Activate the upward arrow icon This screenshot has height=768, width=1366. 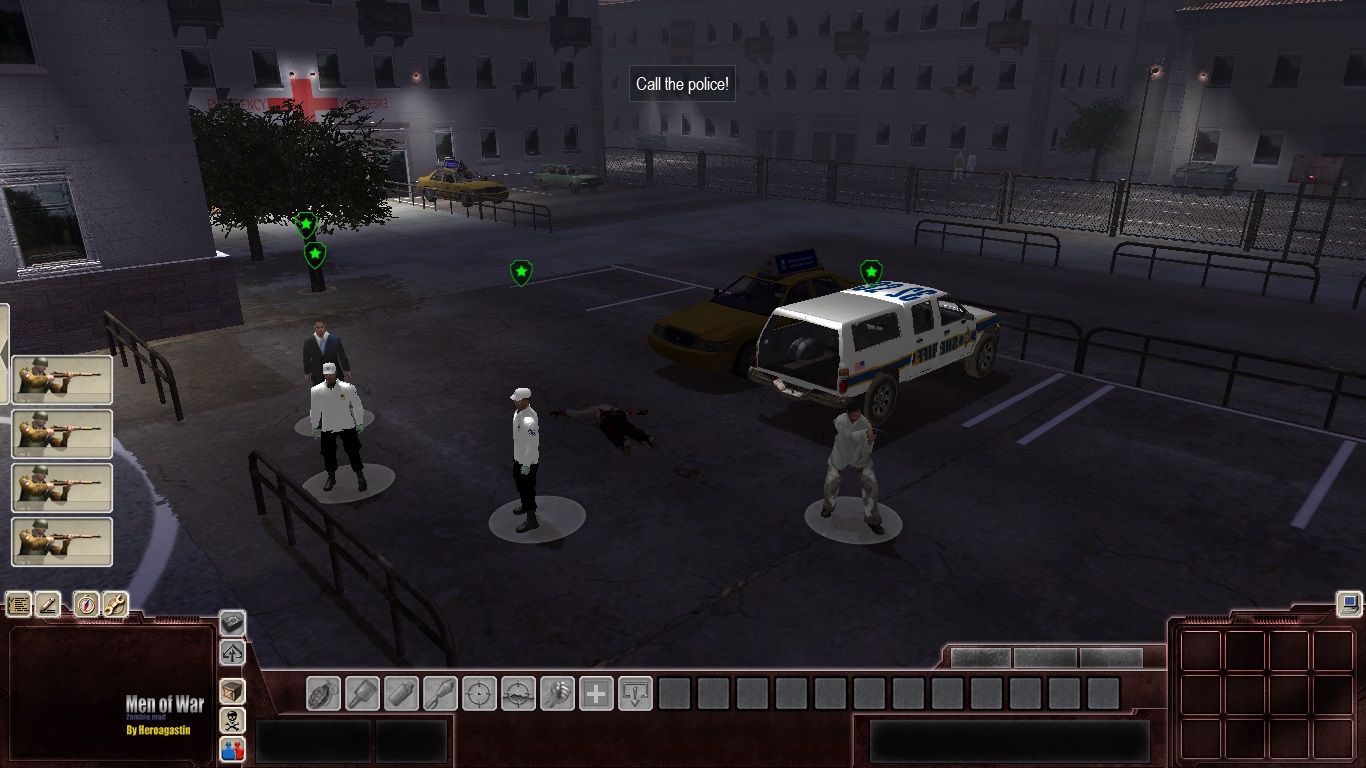pos(232,653)
